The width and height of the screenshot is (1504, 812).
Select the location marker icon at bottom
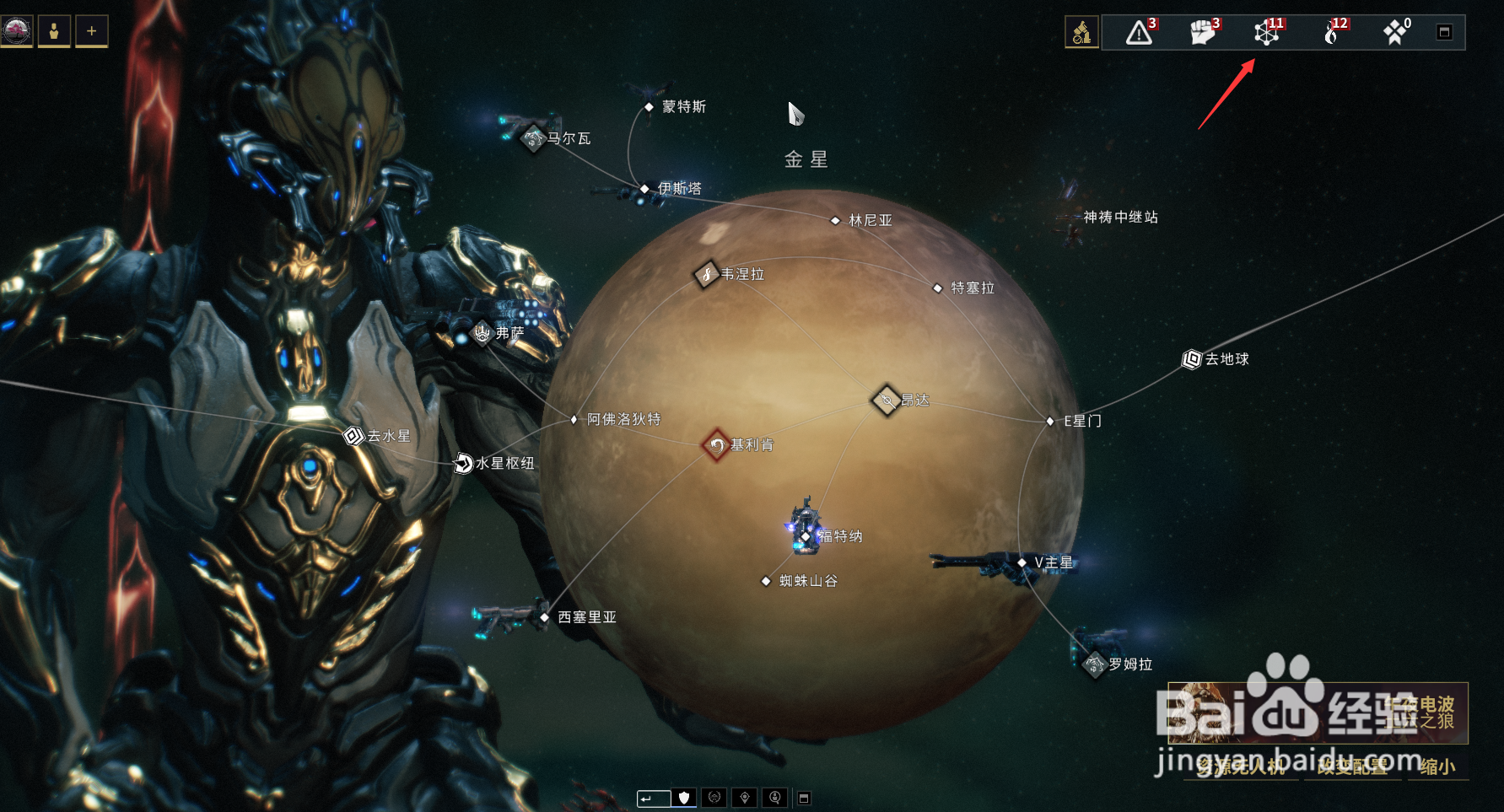[x=745, y=797]
